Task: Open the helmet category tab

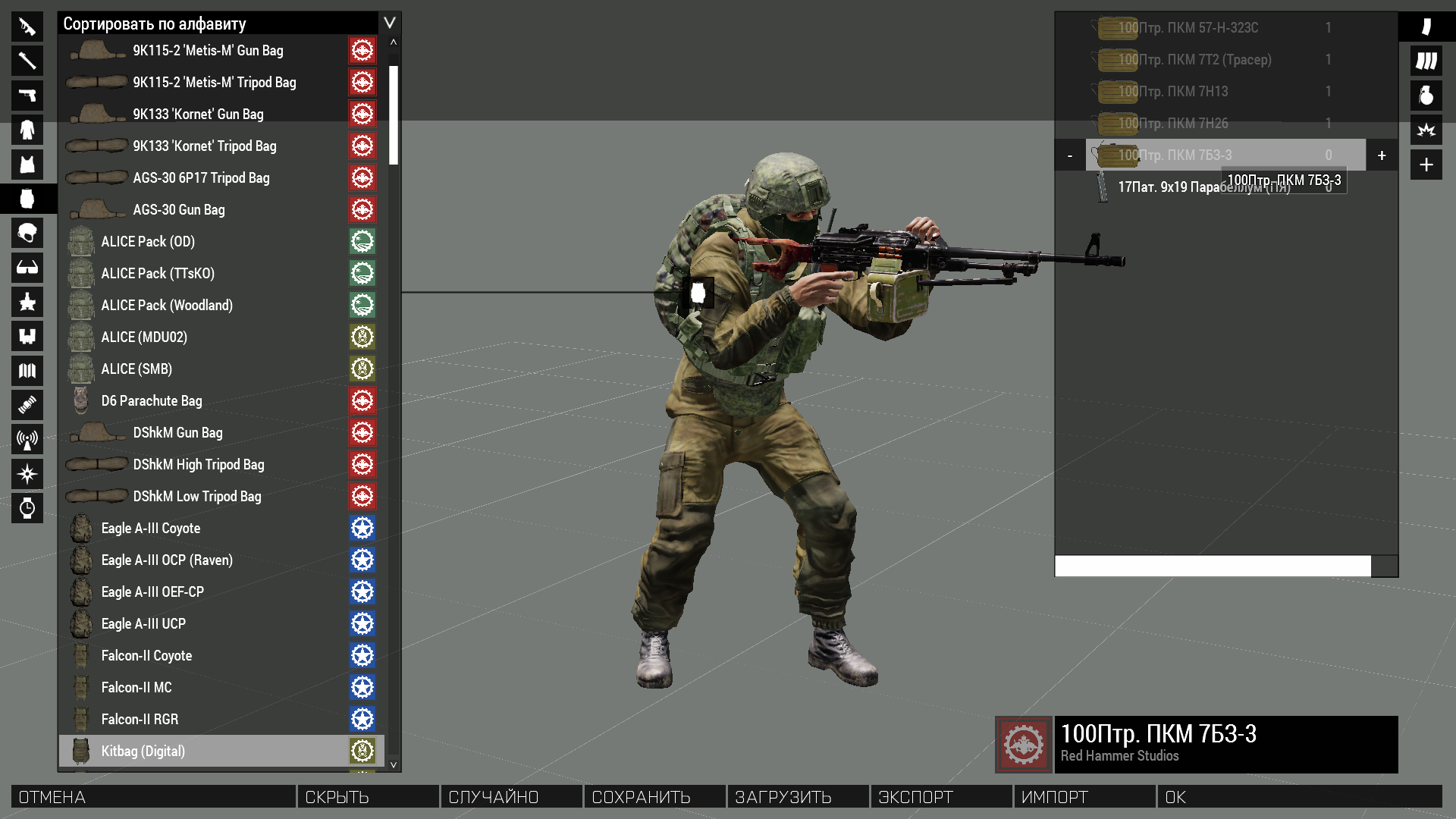Action: pyautogui.click(x=27, y=233)
